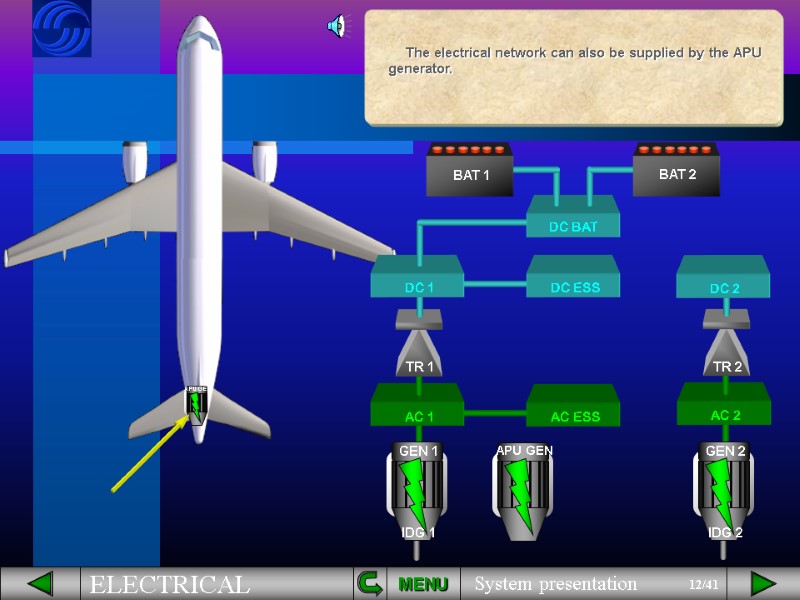The height and width of the screenshot is (600, 800).
Task: Click the BAT 1 battery block
Action: (471, 172)
